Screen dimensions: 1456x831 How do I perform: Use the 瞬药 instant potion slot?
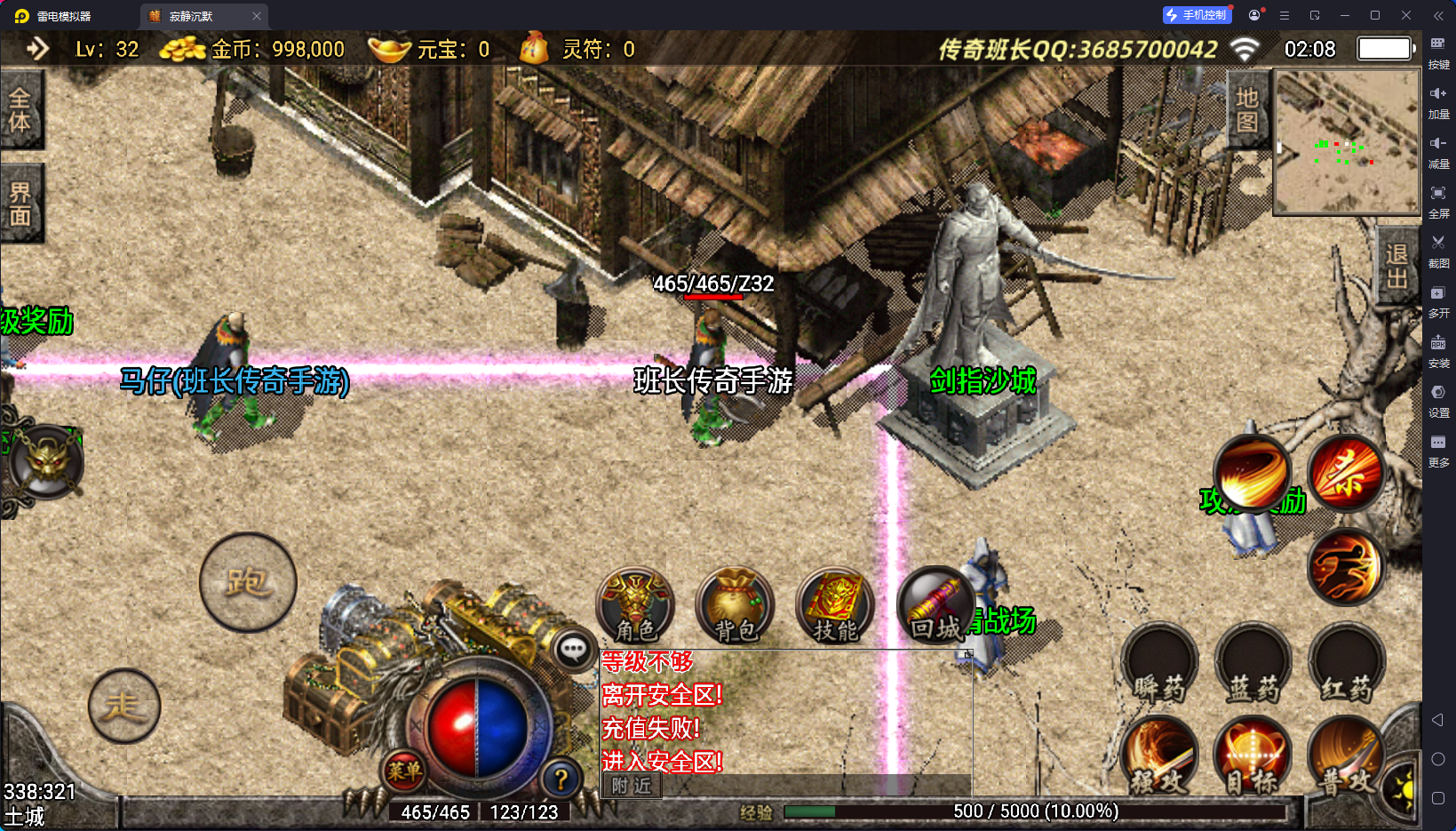[x=1159, y=664]
